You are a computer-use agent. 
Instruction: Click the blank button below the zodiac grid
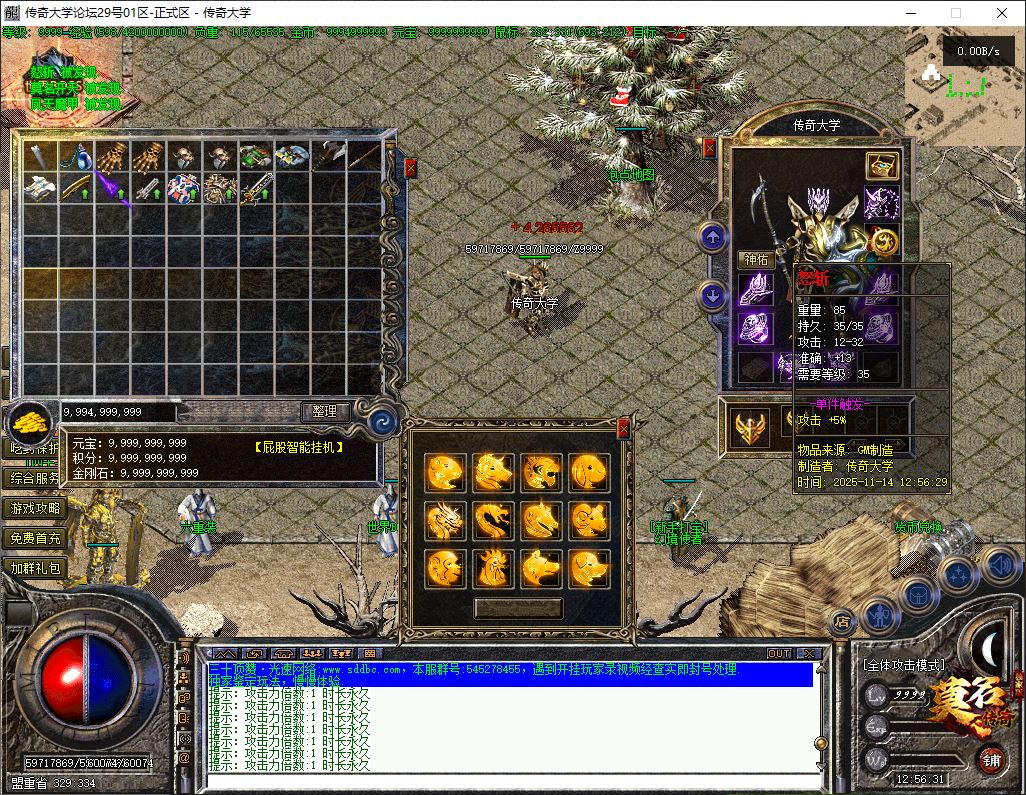pyautogui.click(x=518, y=607)
